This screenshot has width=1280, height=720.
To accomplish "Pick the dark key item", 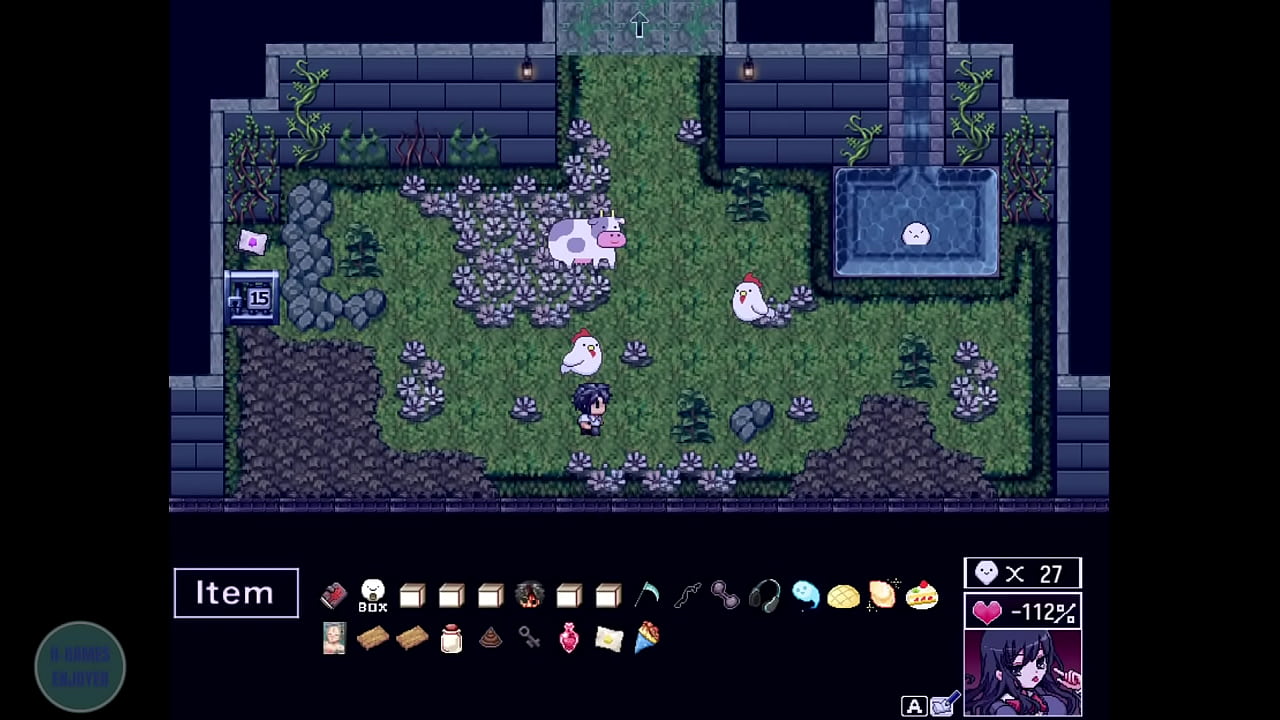I will (x=530, y=638).
